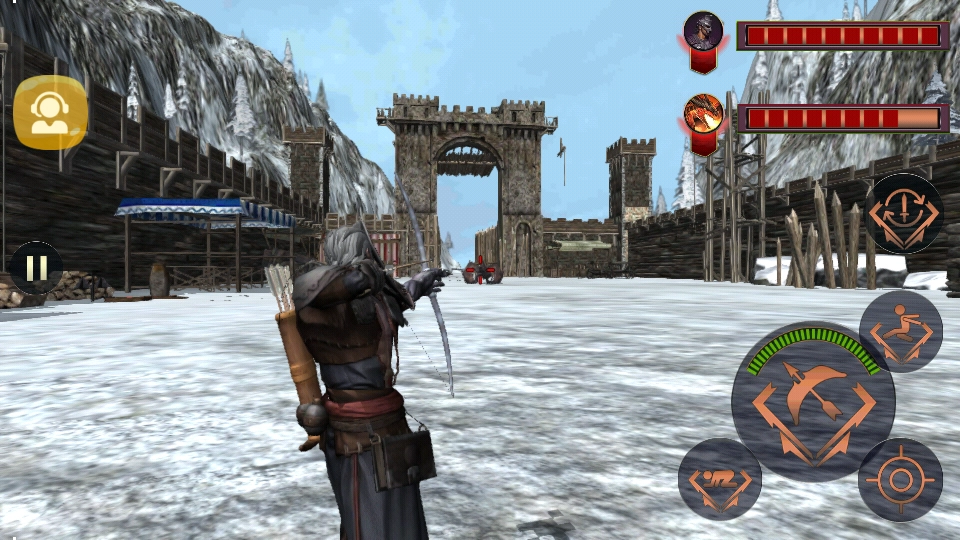This screenshot has height=540, width=960.
Task: Toggle the crosshair aim button
Action: click(900, 479)
